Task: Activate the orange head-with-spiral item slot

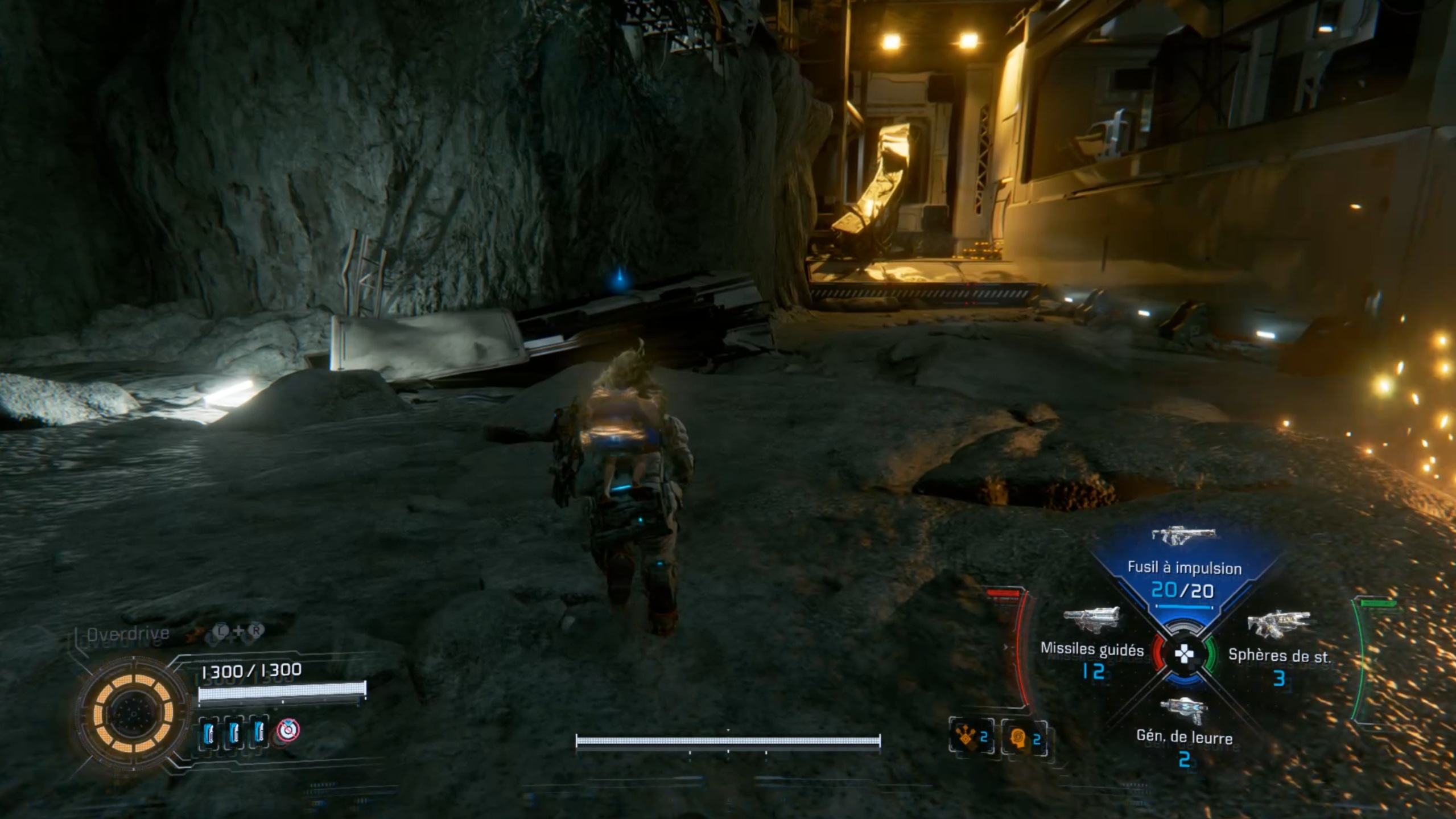Action: [1024, 738]
